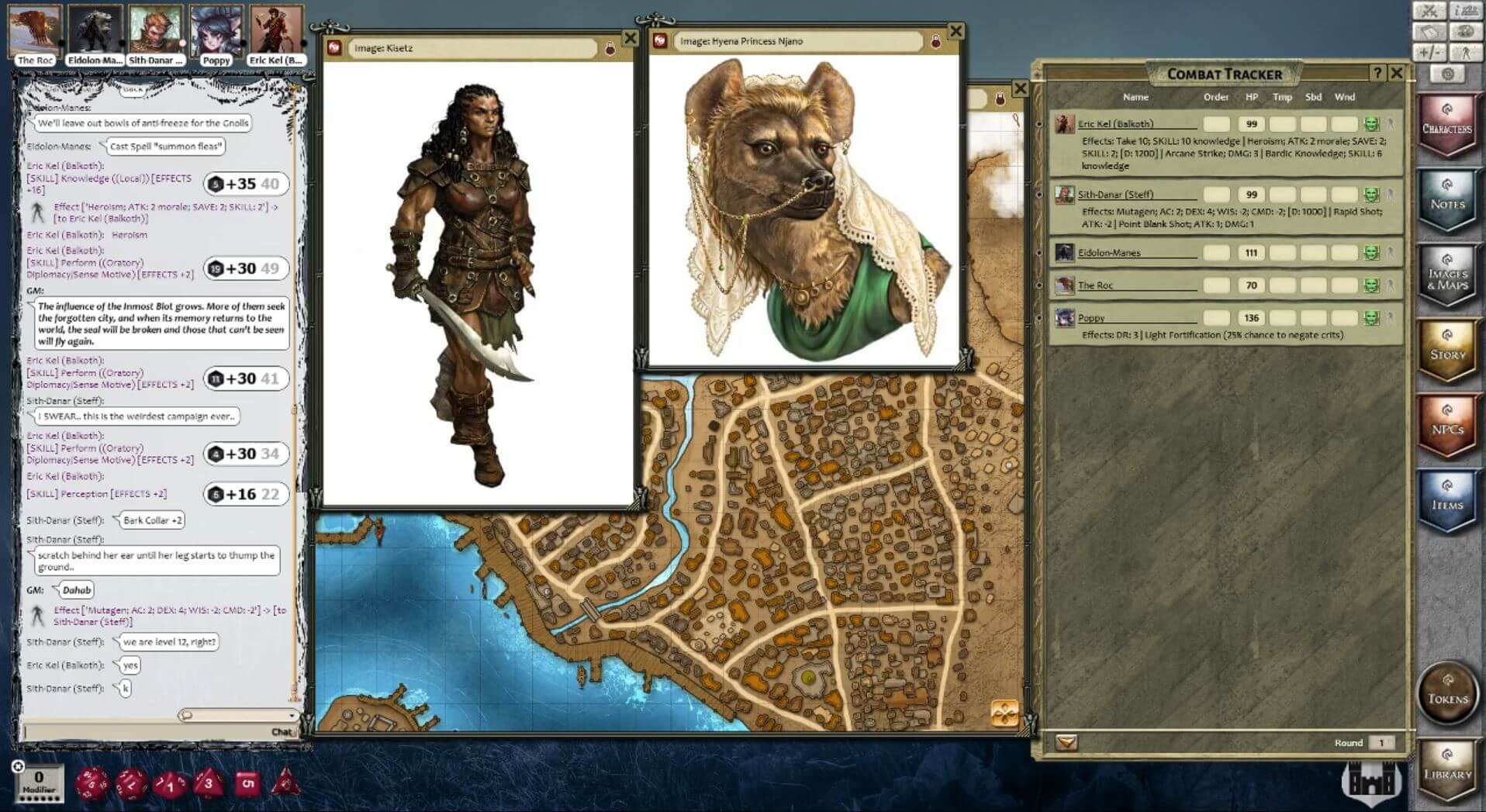Viewport: 1486px width, 812px height.
Task: Open the Tokens panel
Action: 1447,695
